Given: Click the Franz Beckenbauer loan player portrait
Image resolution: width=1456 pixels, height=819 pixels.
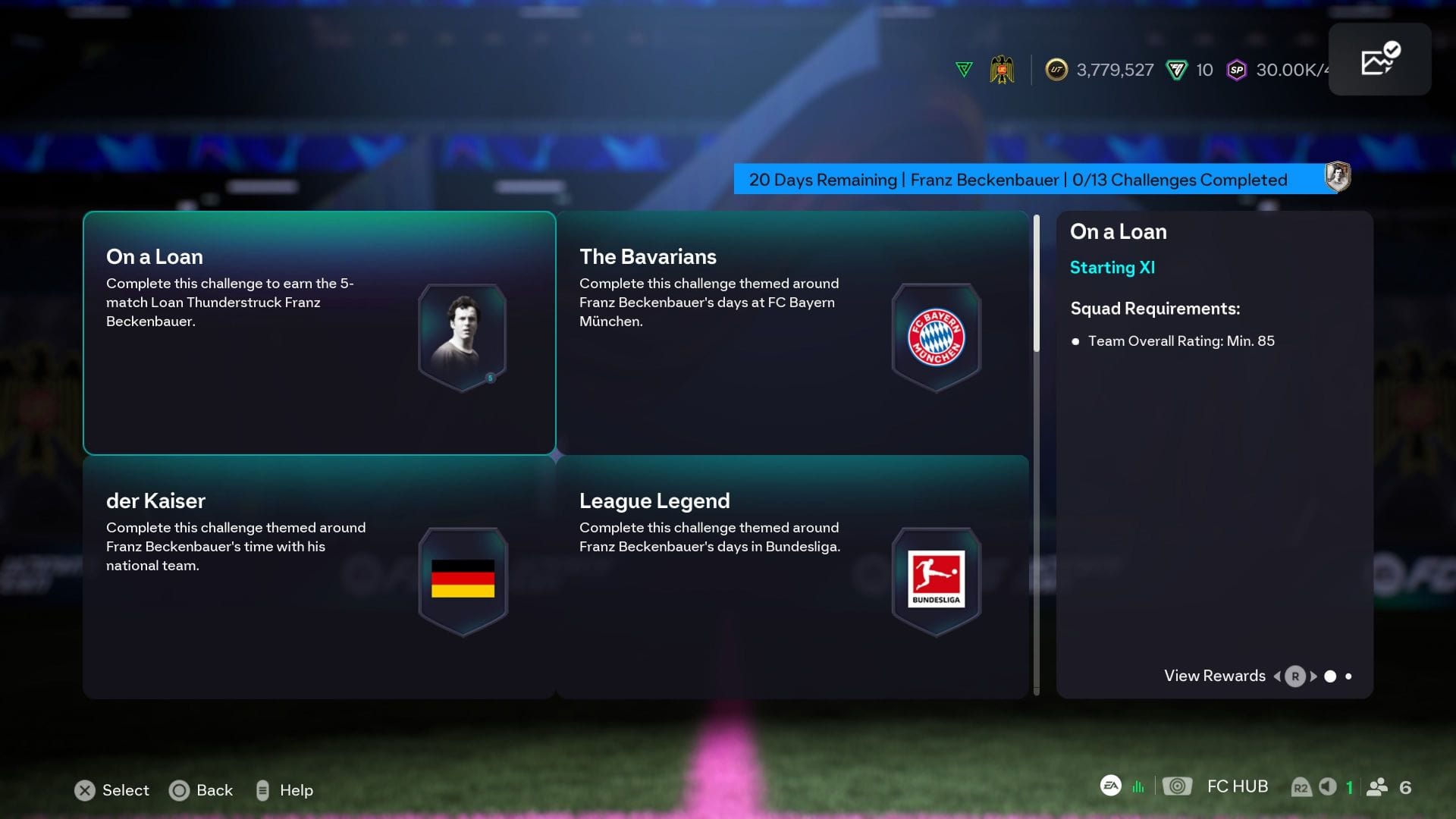Looking at the screenshot, I should tap(463, 336).
